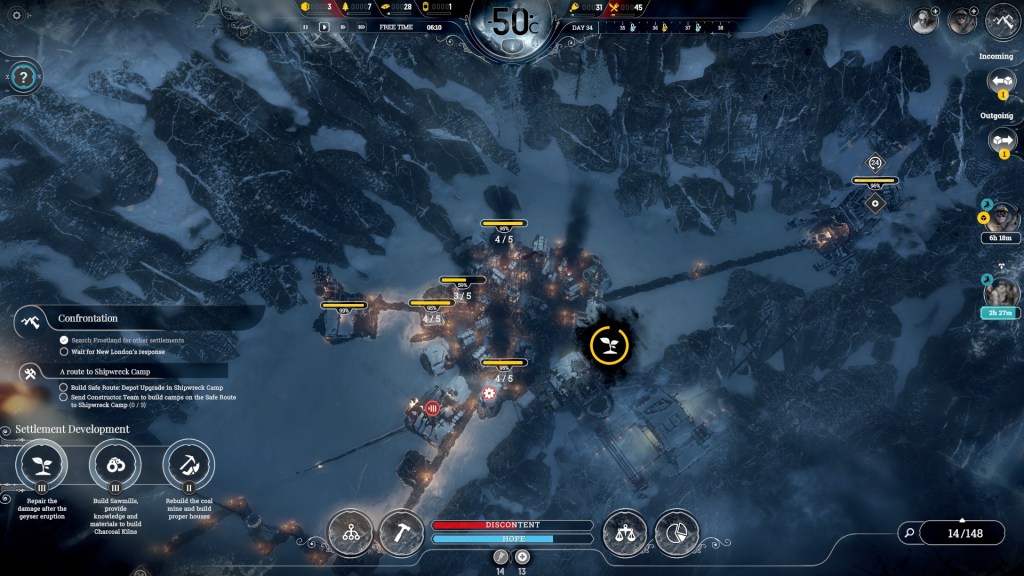This screenshot has width=1024, height=576.
Task: Open the technology tree button
Action: 351,532
